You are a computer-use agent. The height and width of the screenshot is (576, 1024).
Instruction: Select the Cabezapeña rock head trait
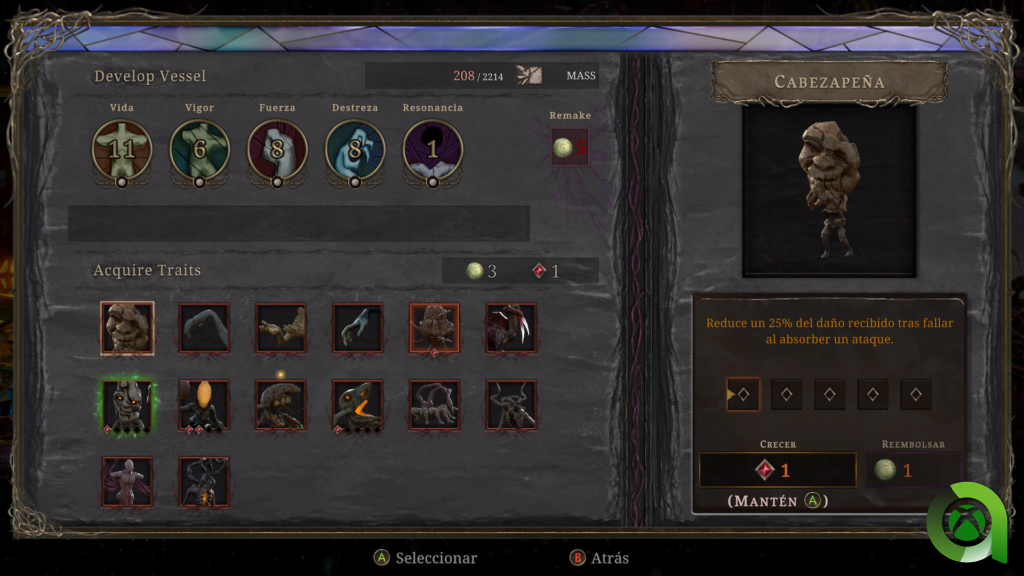pos(127,328)
